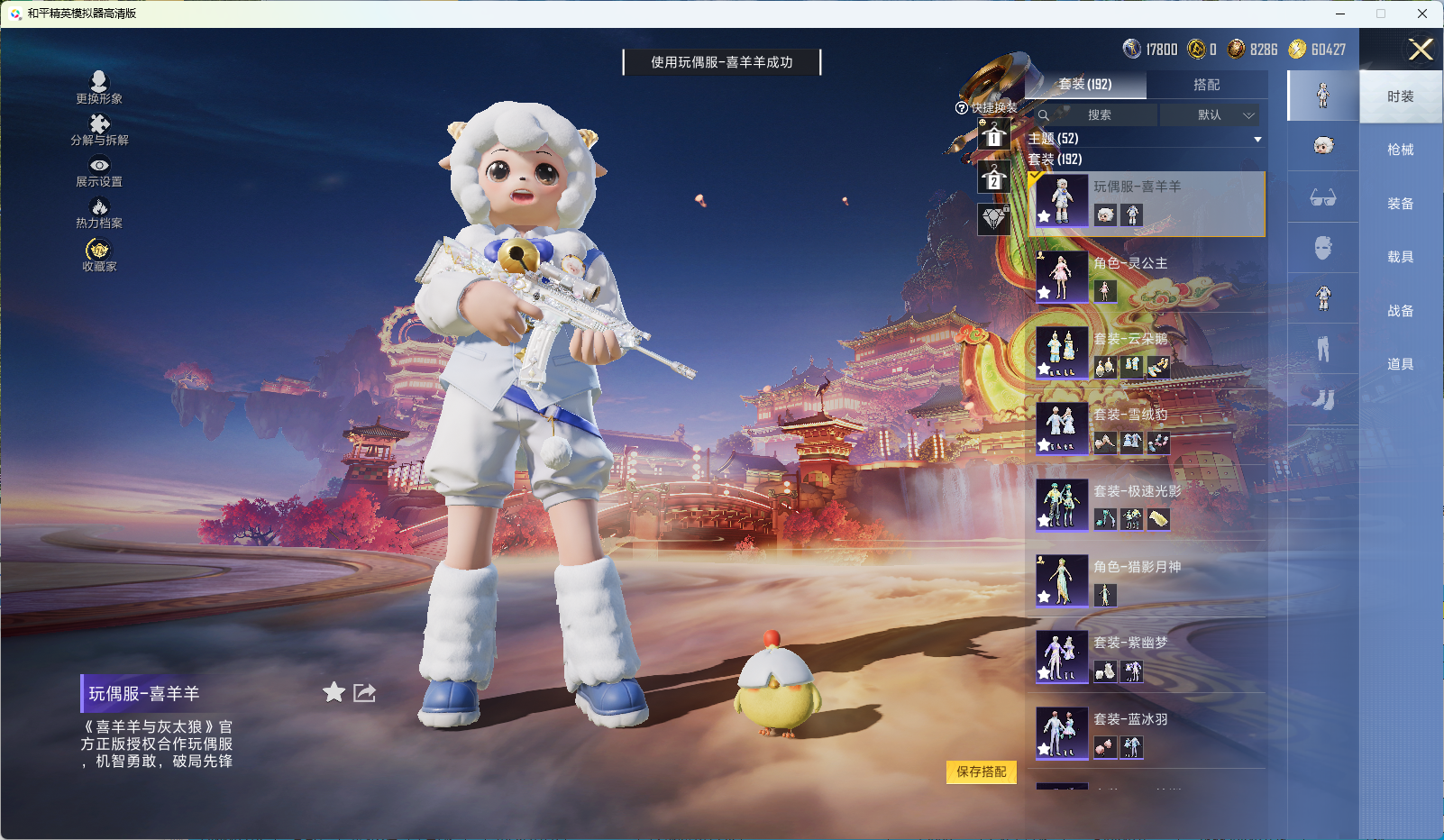Switch to the 搭配 tab
Image resolution: width=1444 pixels, height=840 pixels.
(x=1209, y=84)
